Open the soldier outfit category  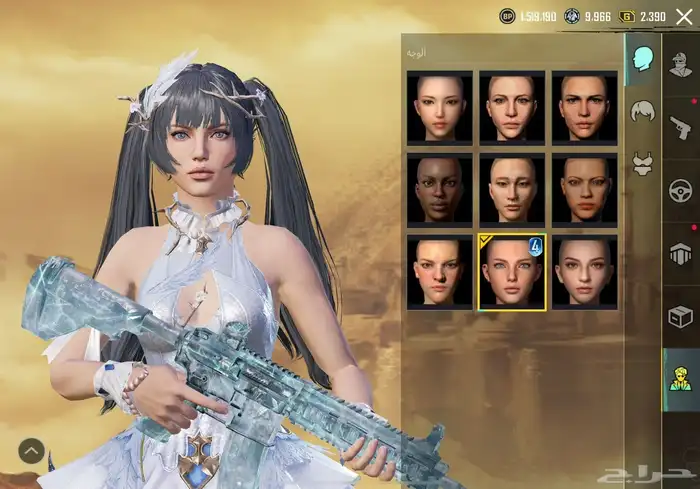(680, 61)
